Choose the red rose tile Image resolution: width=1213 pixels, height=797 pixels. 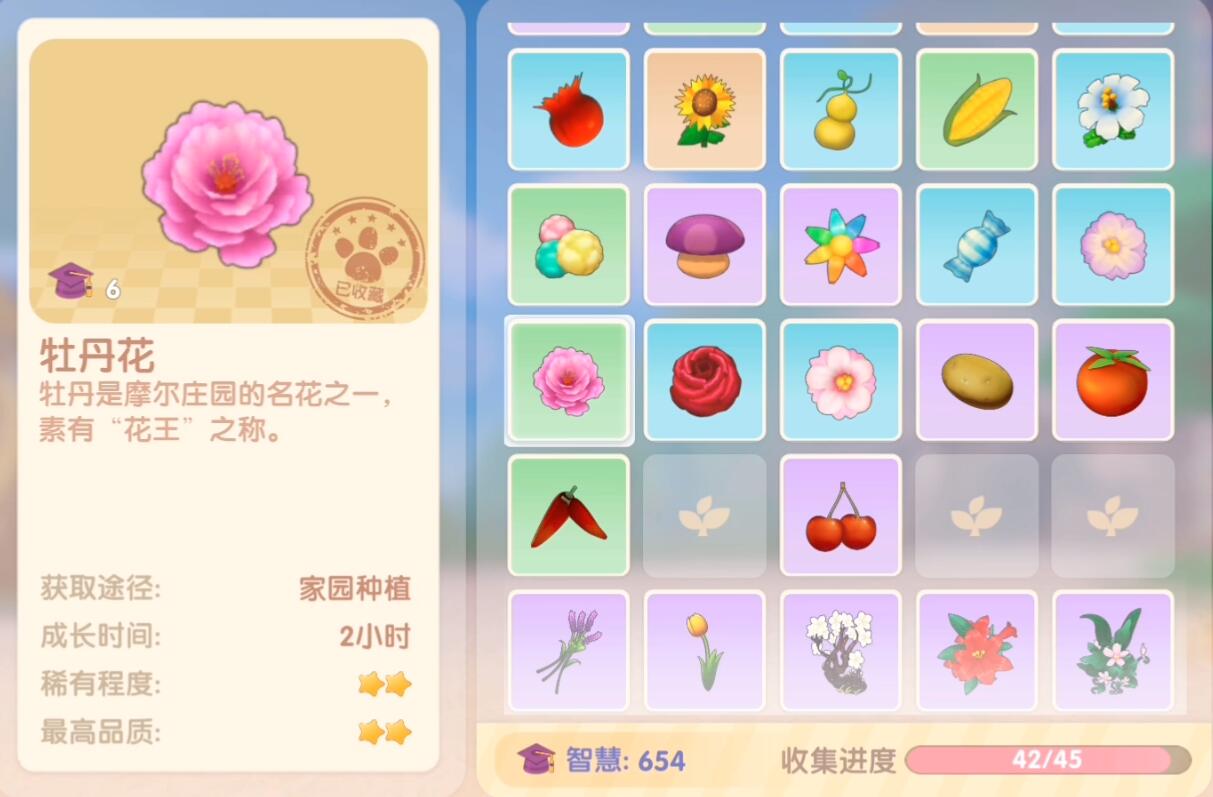coord(704,381)
